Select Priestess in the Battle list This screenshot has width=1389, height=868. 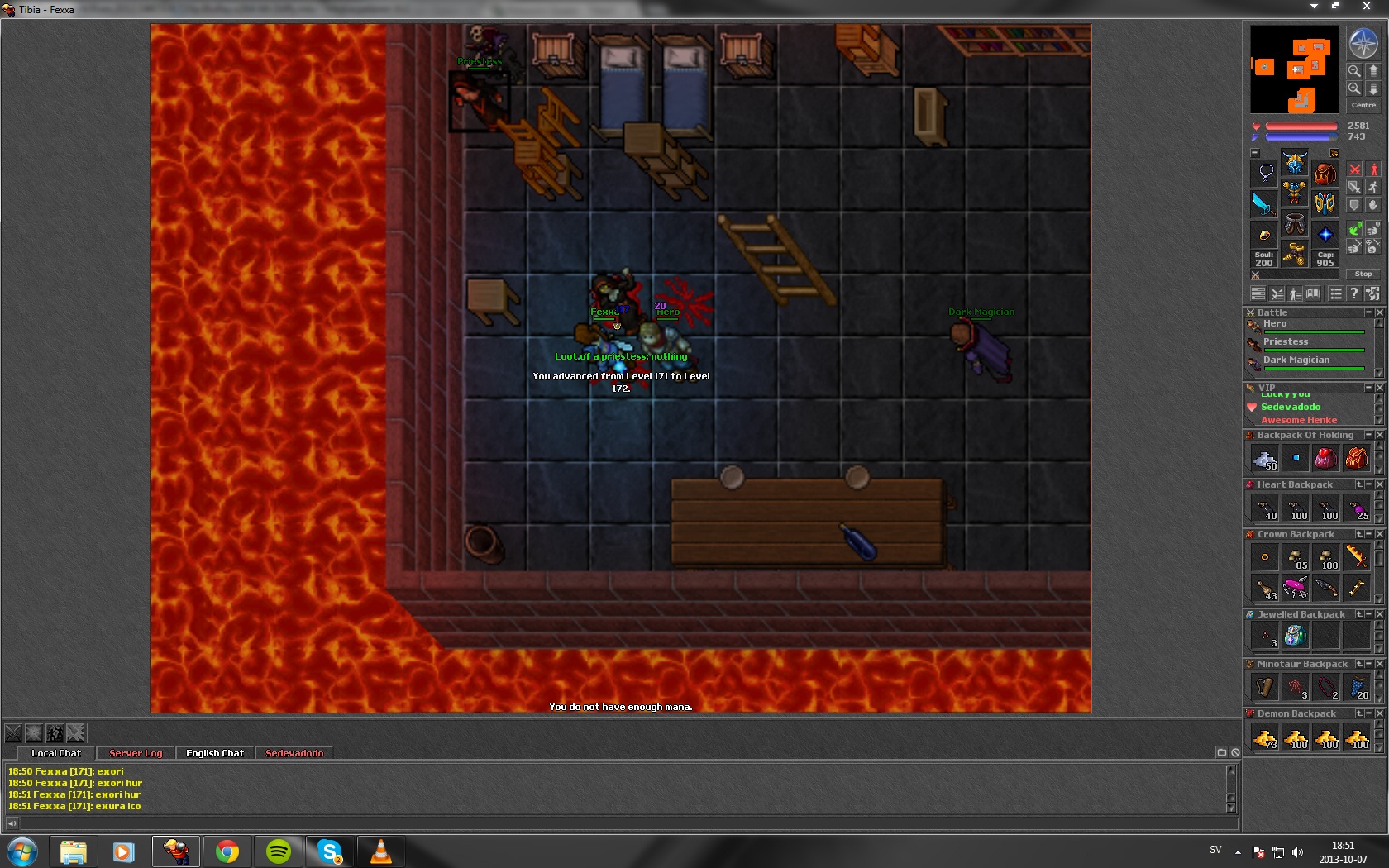point(1285,342)
